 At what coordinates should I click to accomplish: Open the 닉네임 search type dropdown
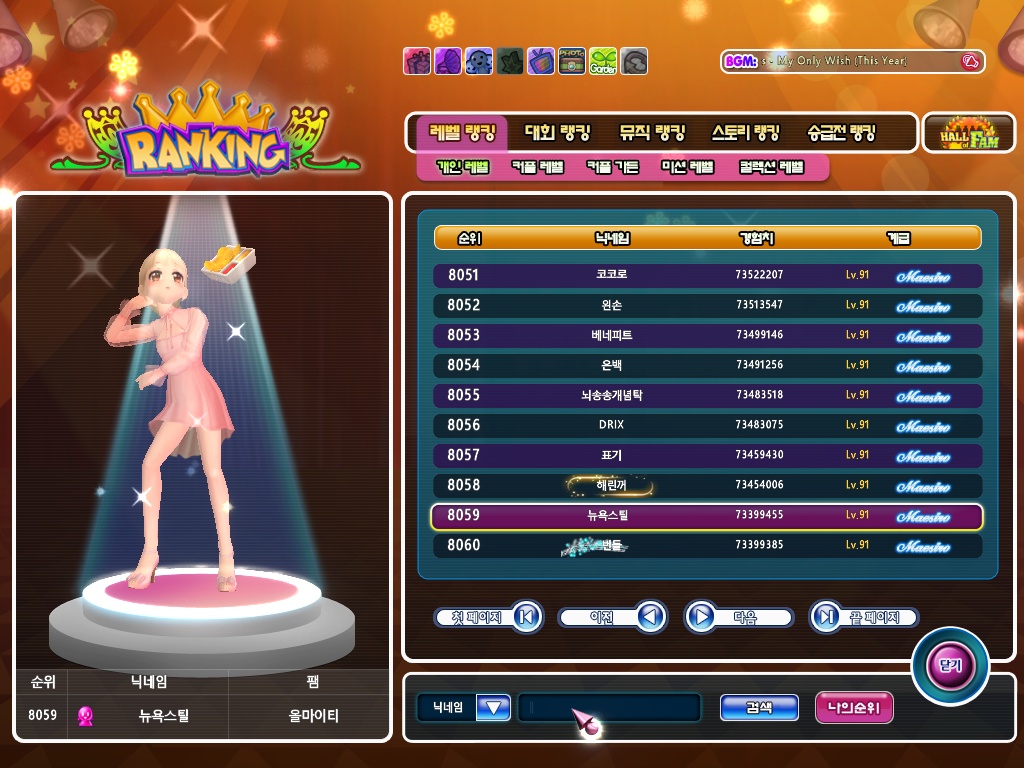pos(493,708)
